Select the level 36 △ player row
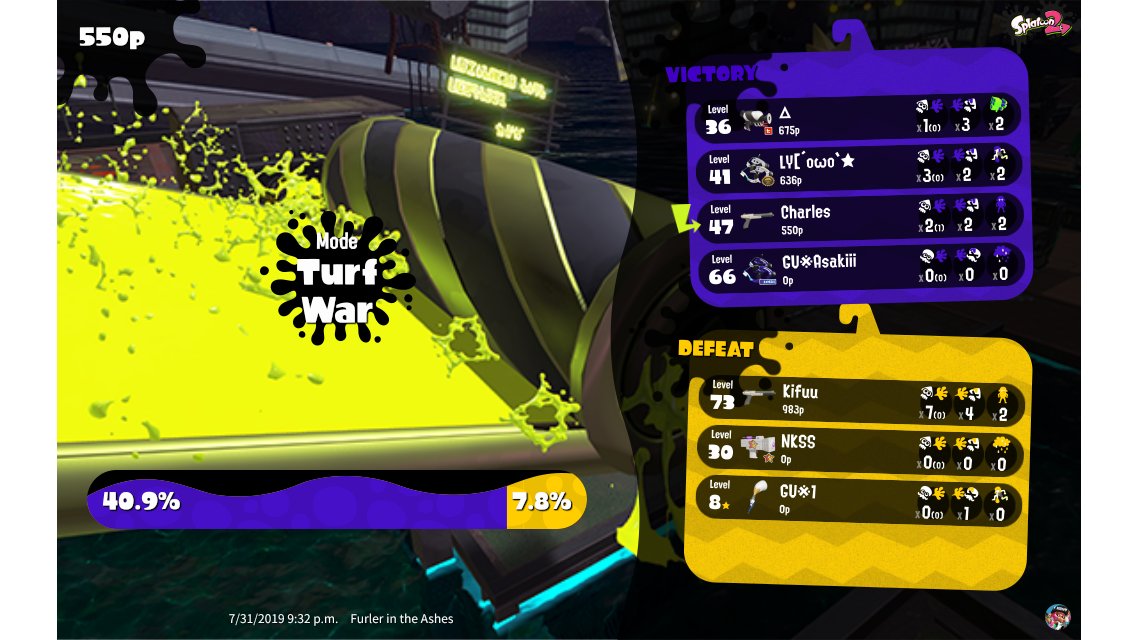Image resolution: width=1138 pixels, height=640 pixels. (858, 118)
